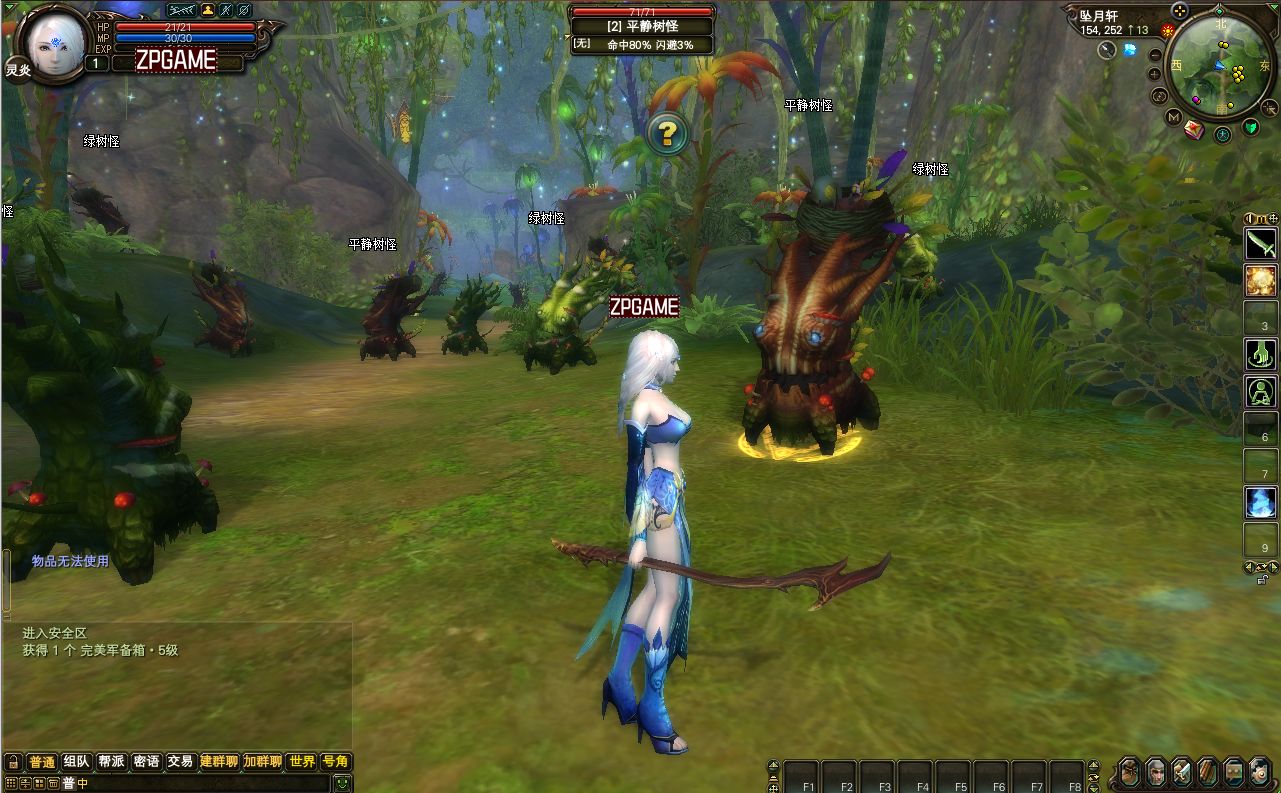The width and height of the screenshot is (1281, 793).
Task: Click the 加群聊 button
Action: pos(263,762)
